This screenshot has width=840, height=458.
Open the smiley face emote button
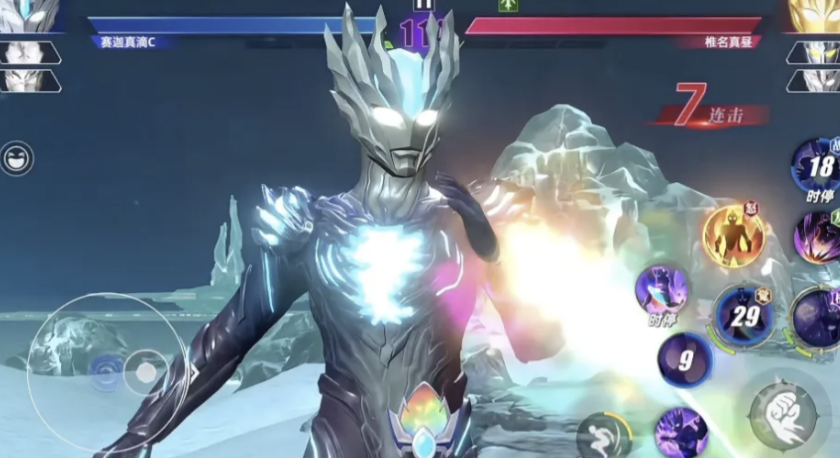coord(17,158)
